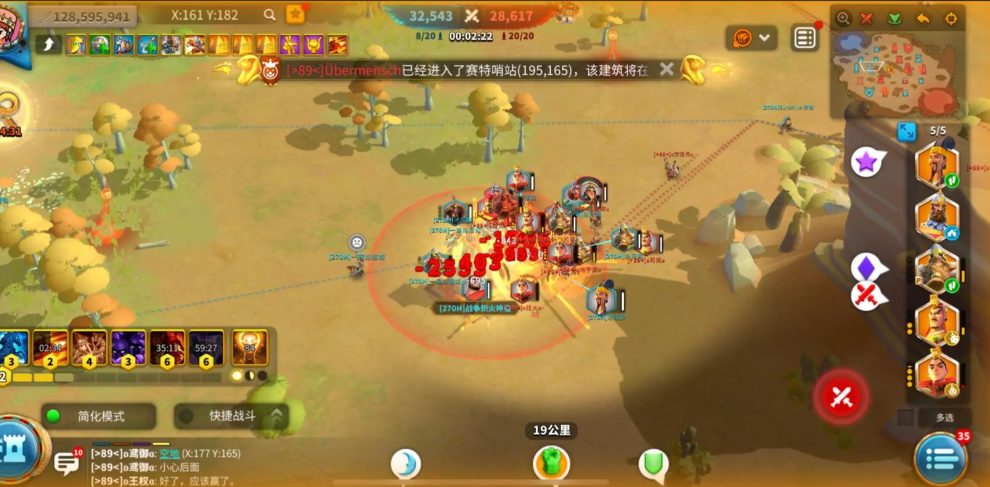Click the crosshair locate button above minimap
The height and width of the screenshot is (487, 990).
950,18
